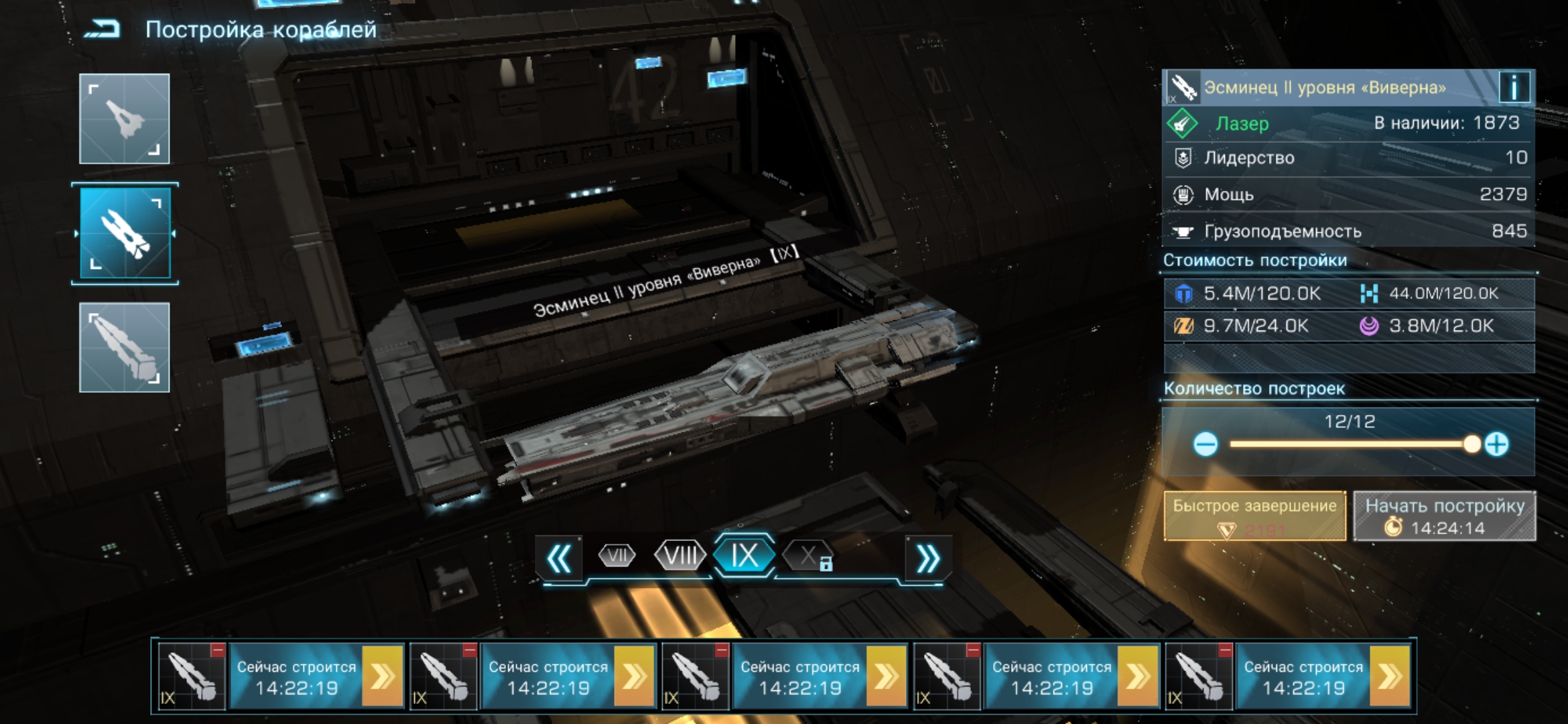This screenshot has height=724, width=1568.
Task: Decrease build quantity with the minus button
Action: point(1205,444)
